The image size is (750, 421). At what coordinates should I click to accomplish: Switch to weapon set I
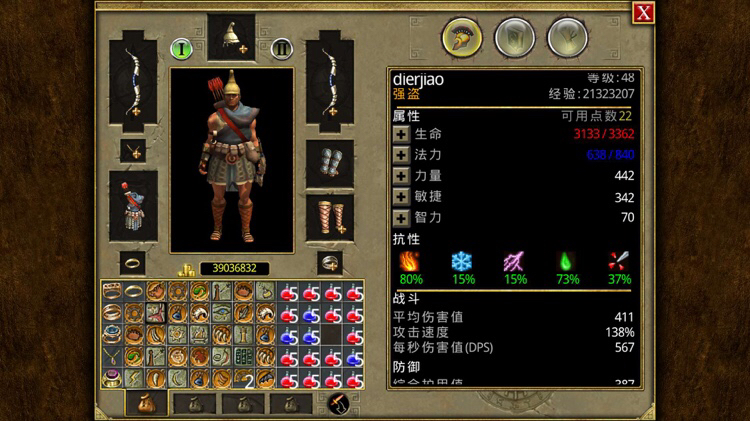pos(181,47)
